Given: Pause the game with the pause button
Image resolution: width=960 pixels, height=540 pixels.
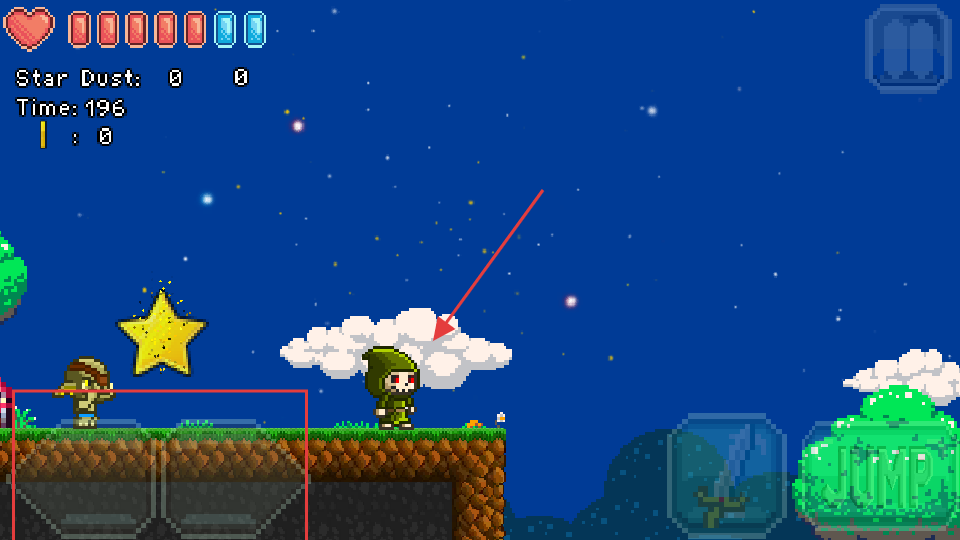Looking at the screenshot, I should point(908,48).
